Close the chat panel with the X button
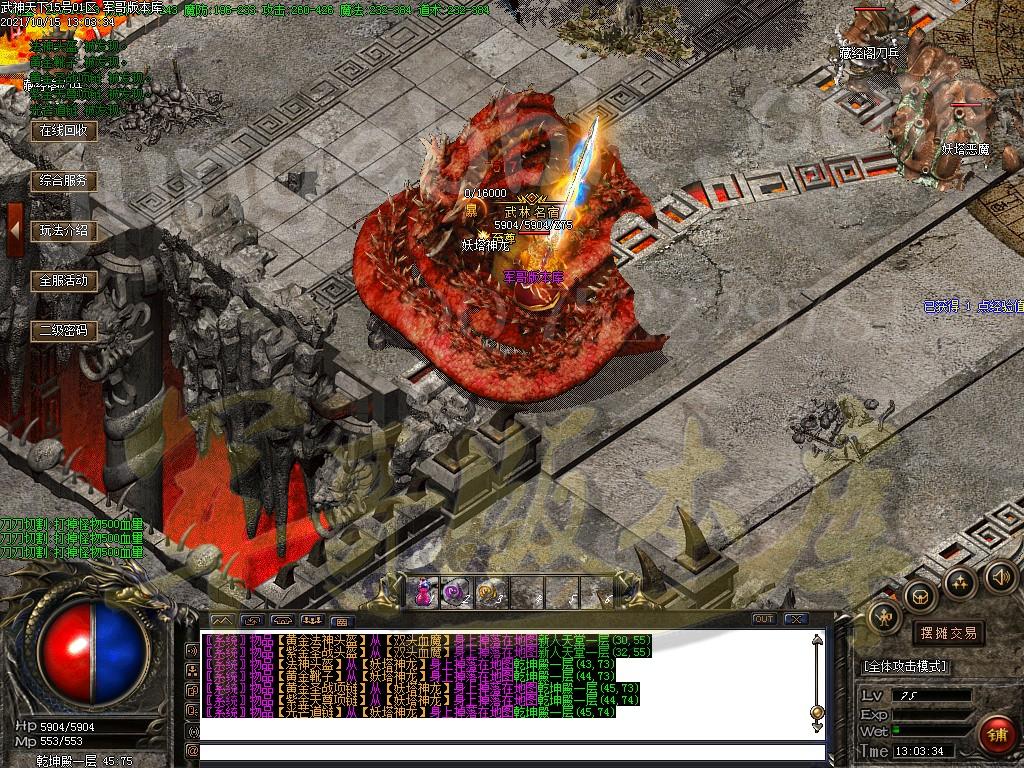The width and height of the screenshot is (1024, 768). click(796, 619)
